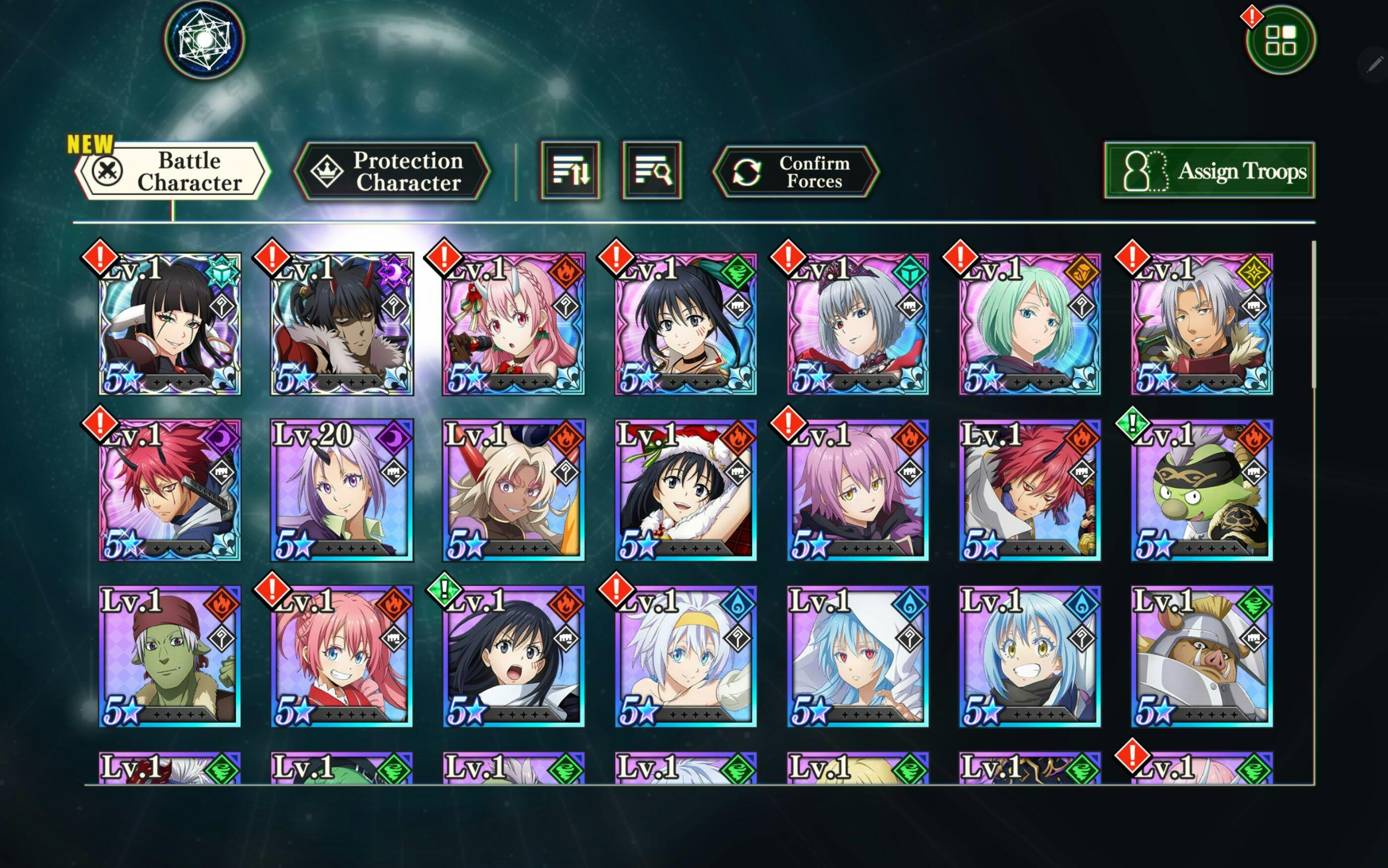
Task: Select the mint green-haired character card
Action: [1030, 324]
